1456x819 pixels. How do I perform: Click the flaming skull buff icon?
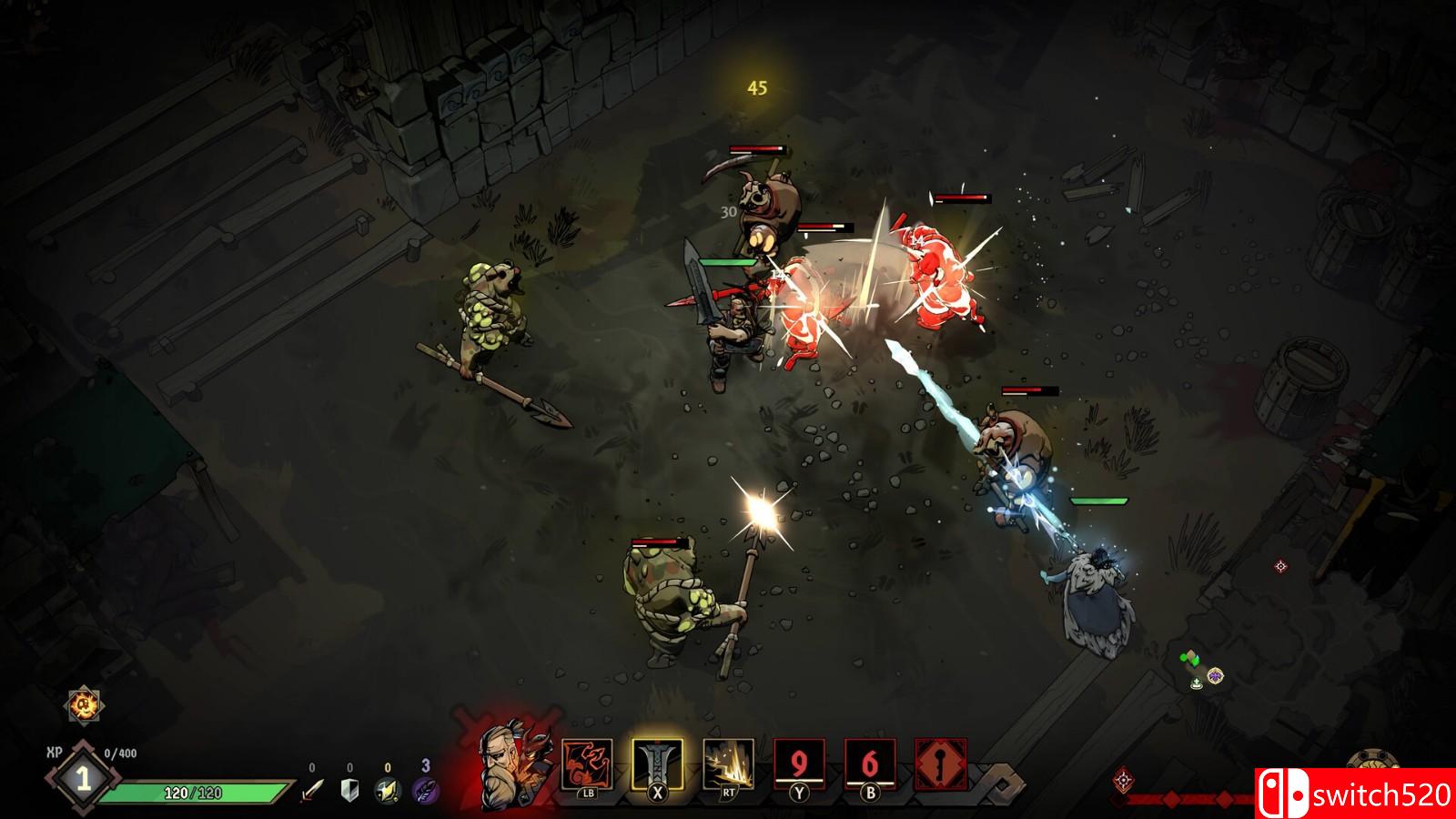[84, 705]
